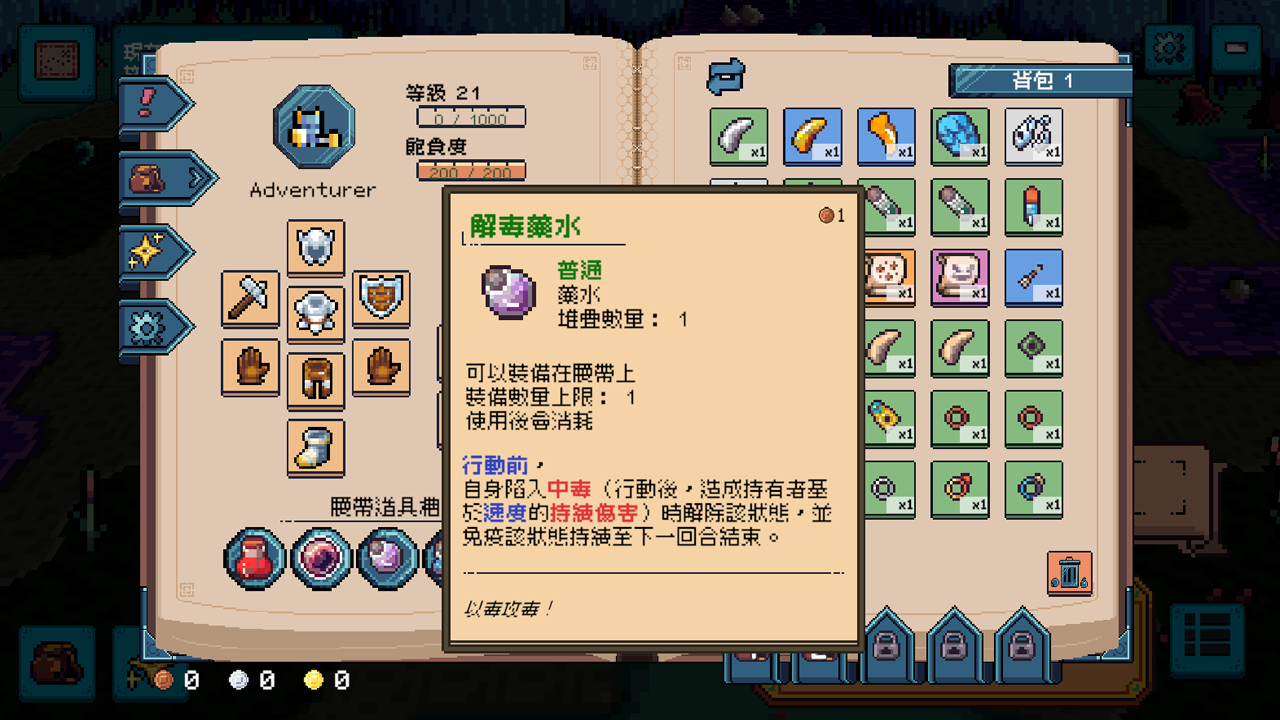Click the trash can to discard items
Screen dimensions: 1280x720
(1069, 574)
